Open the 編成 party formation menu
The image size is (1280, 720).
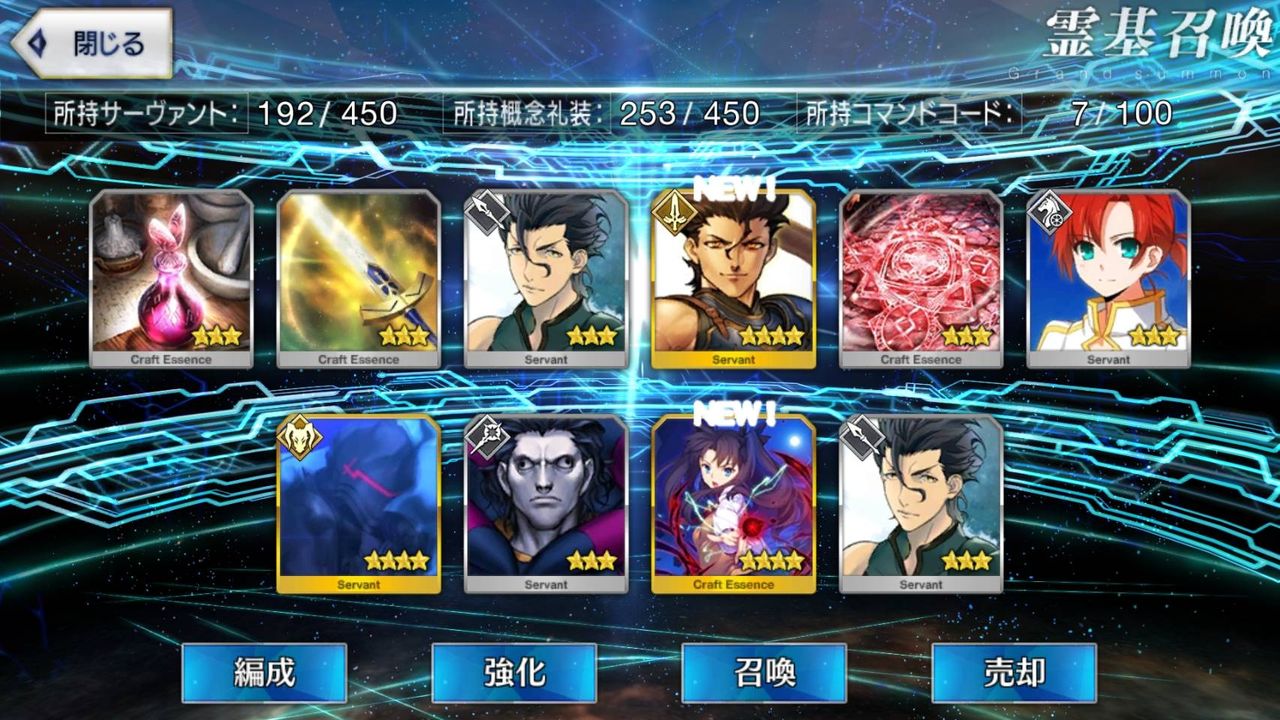(x=264, y=675)
